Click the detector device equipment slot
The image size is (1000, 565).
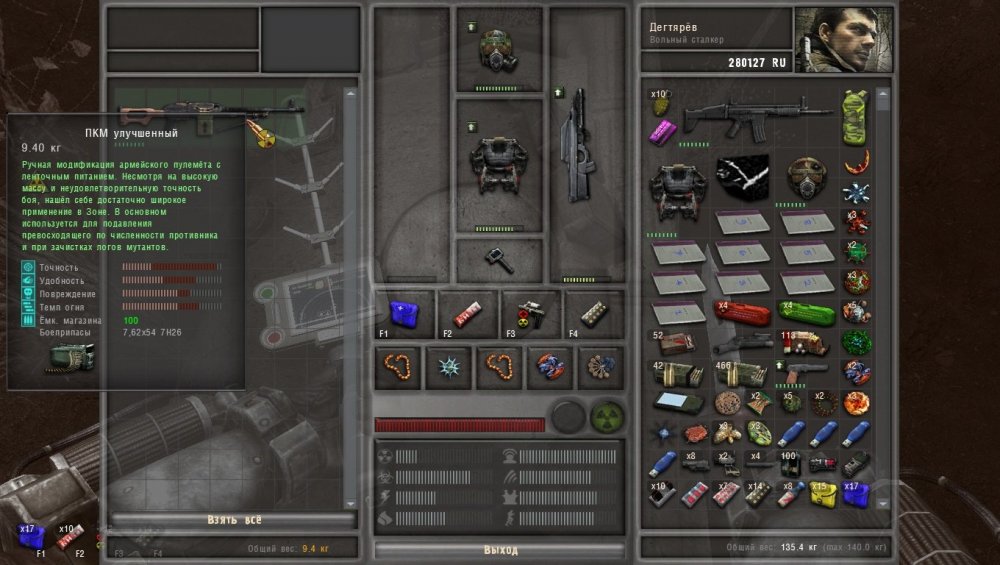[x=498, y=258]
